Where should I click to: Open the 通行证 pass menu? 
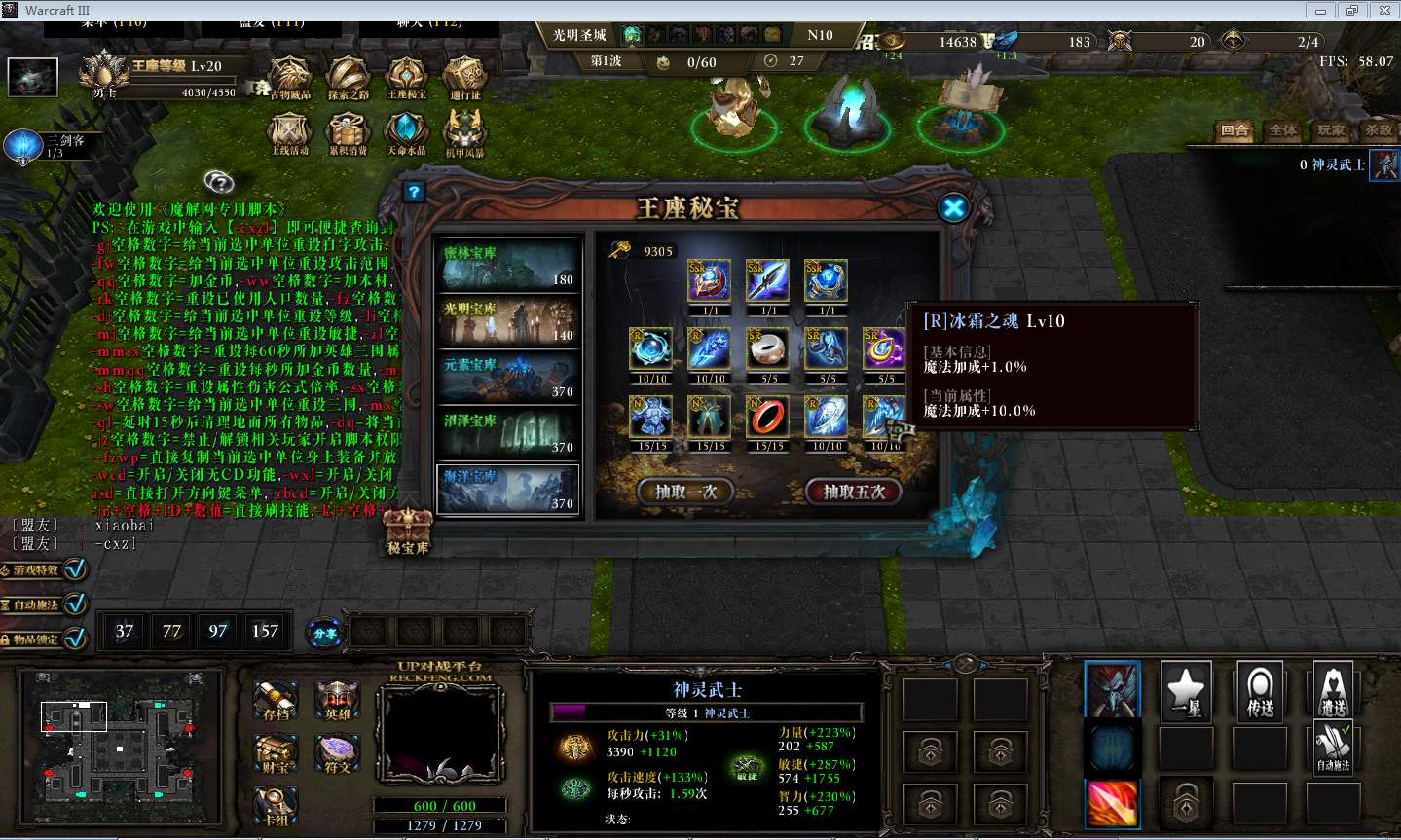(x=465, y=77)
